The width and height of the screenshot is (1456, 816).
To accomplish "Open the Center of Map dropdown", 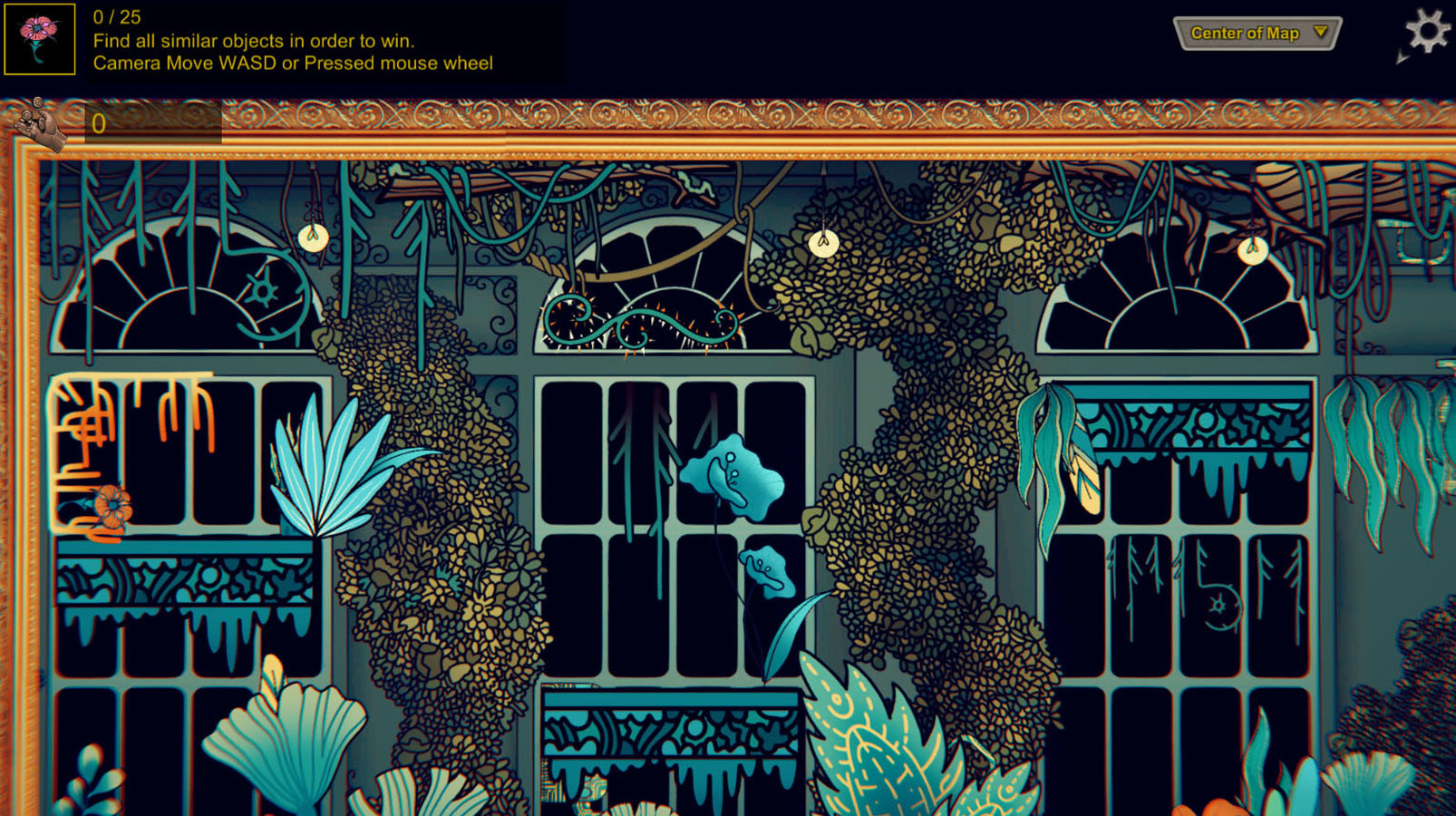I will coord(1257,33).
